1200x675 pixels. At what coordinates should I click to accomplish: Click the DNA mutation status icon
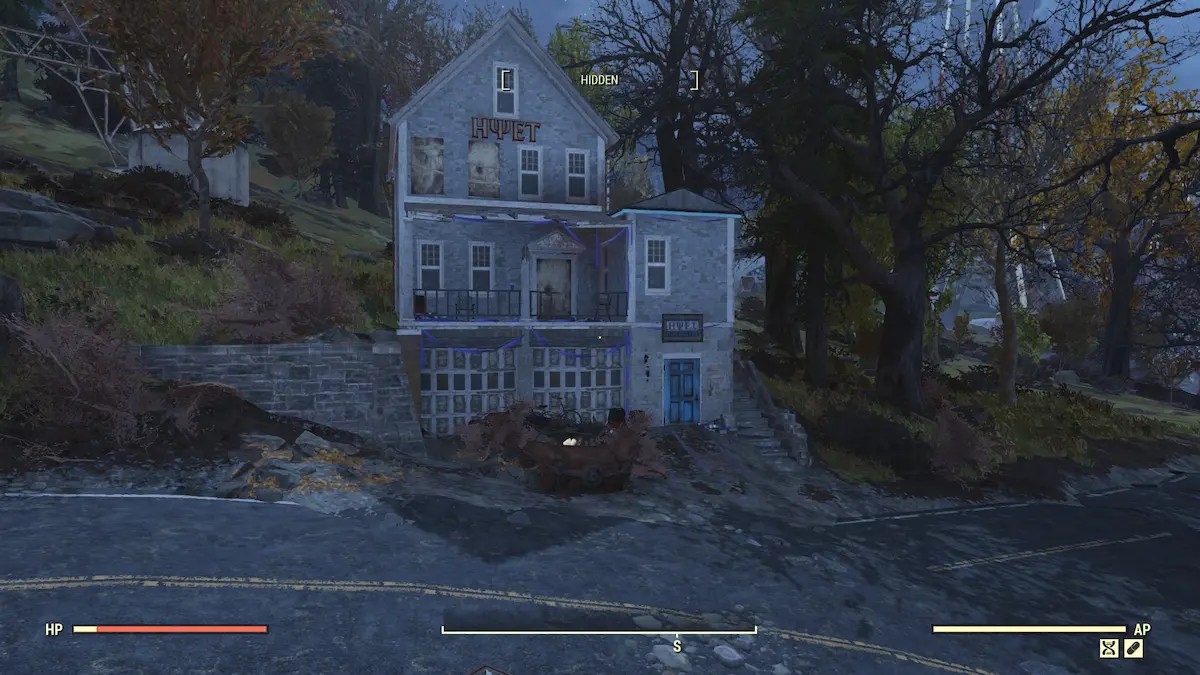pyautogui.click(x=1109, y=648)
